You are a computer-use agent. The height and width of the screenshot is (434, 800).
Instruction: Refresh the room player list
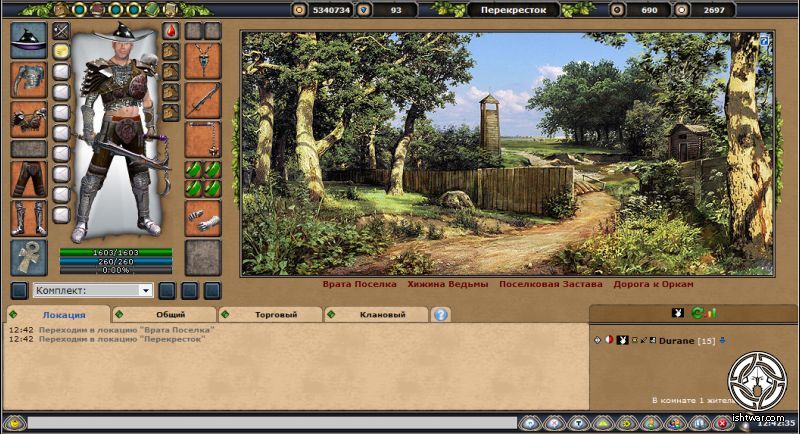pyautogui.click(x=699, y=314)
